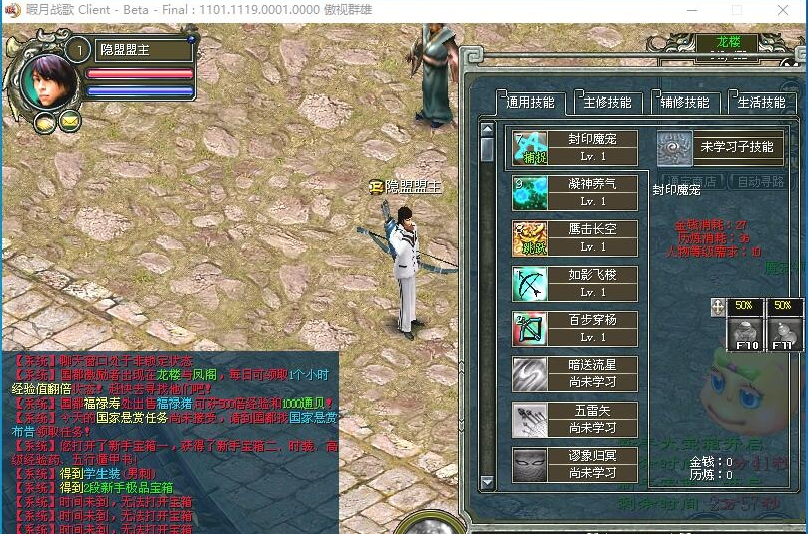Use the F11 quick slot item

(x=782, y=332)
